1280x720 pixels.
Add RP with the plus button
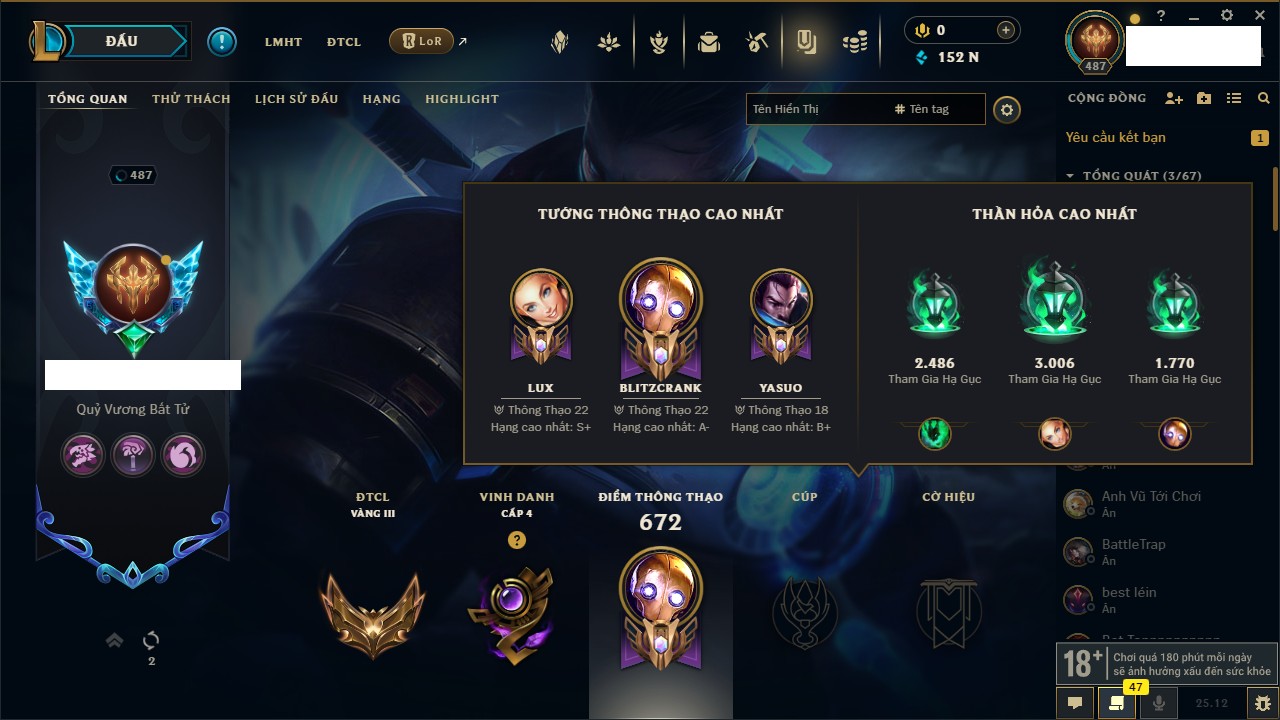(1006, 30)
